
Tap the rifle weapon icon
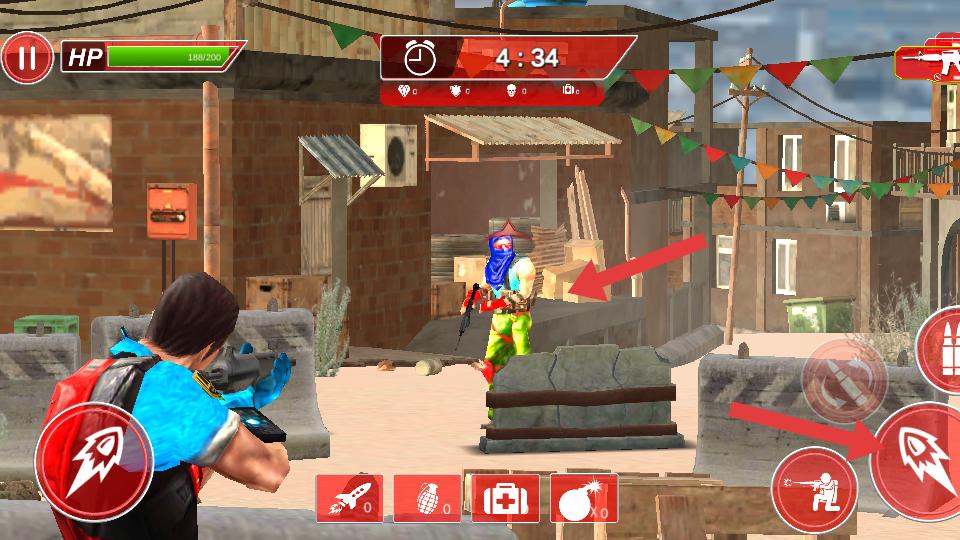click(x=927, y=62)
